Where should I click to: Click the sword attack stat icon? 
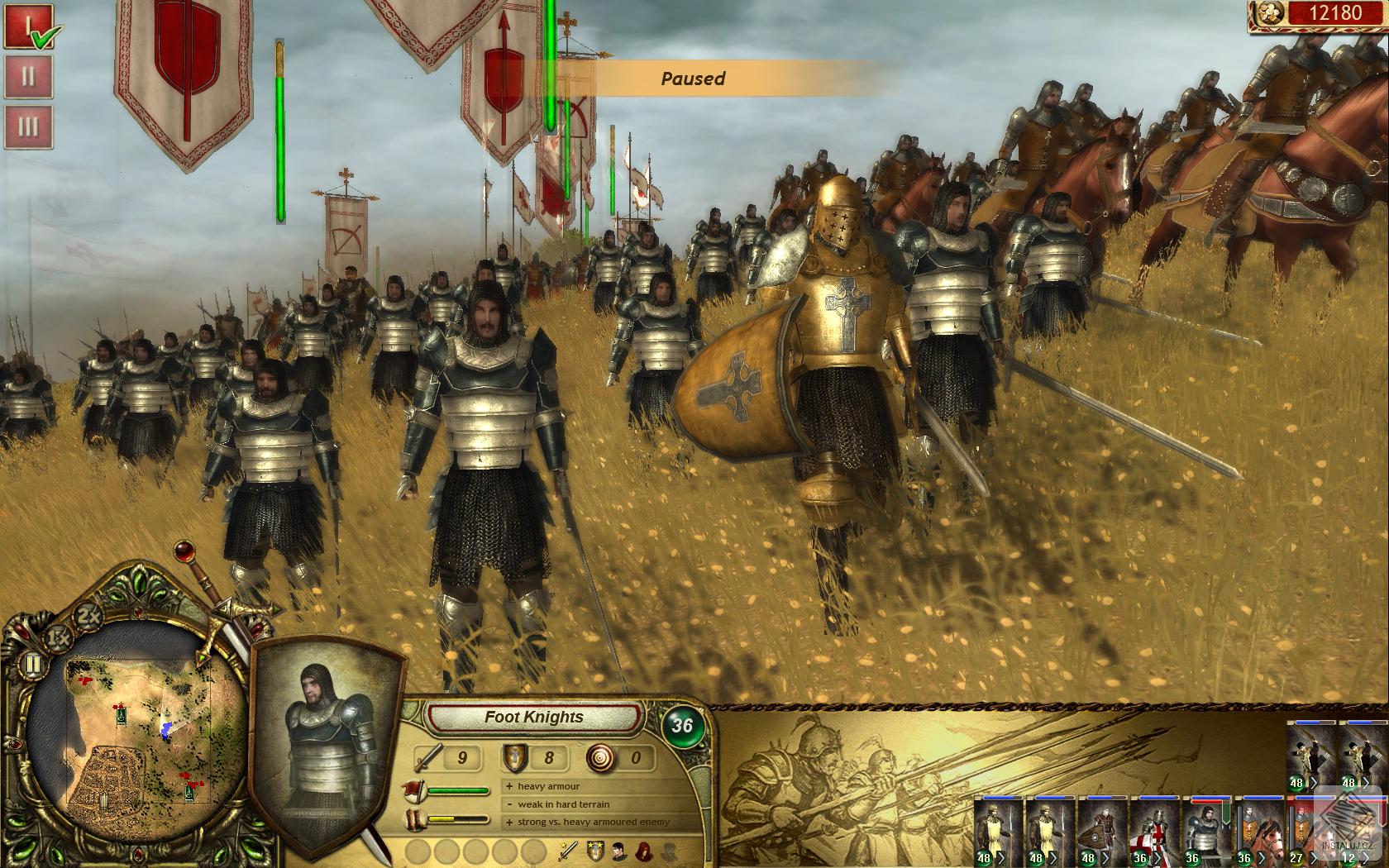point(427,757)
